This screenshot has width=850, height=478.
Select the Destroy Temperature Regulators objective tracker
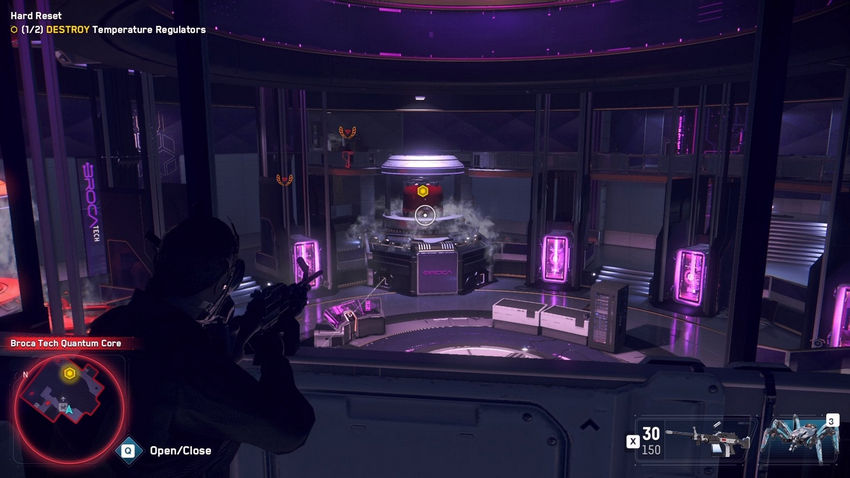[108, 30]
